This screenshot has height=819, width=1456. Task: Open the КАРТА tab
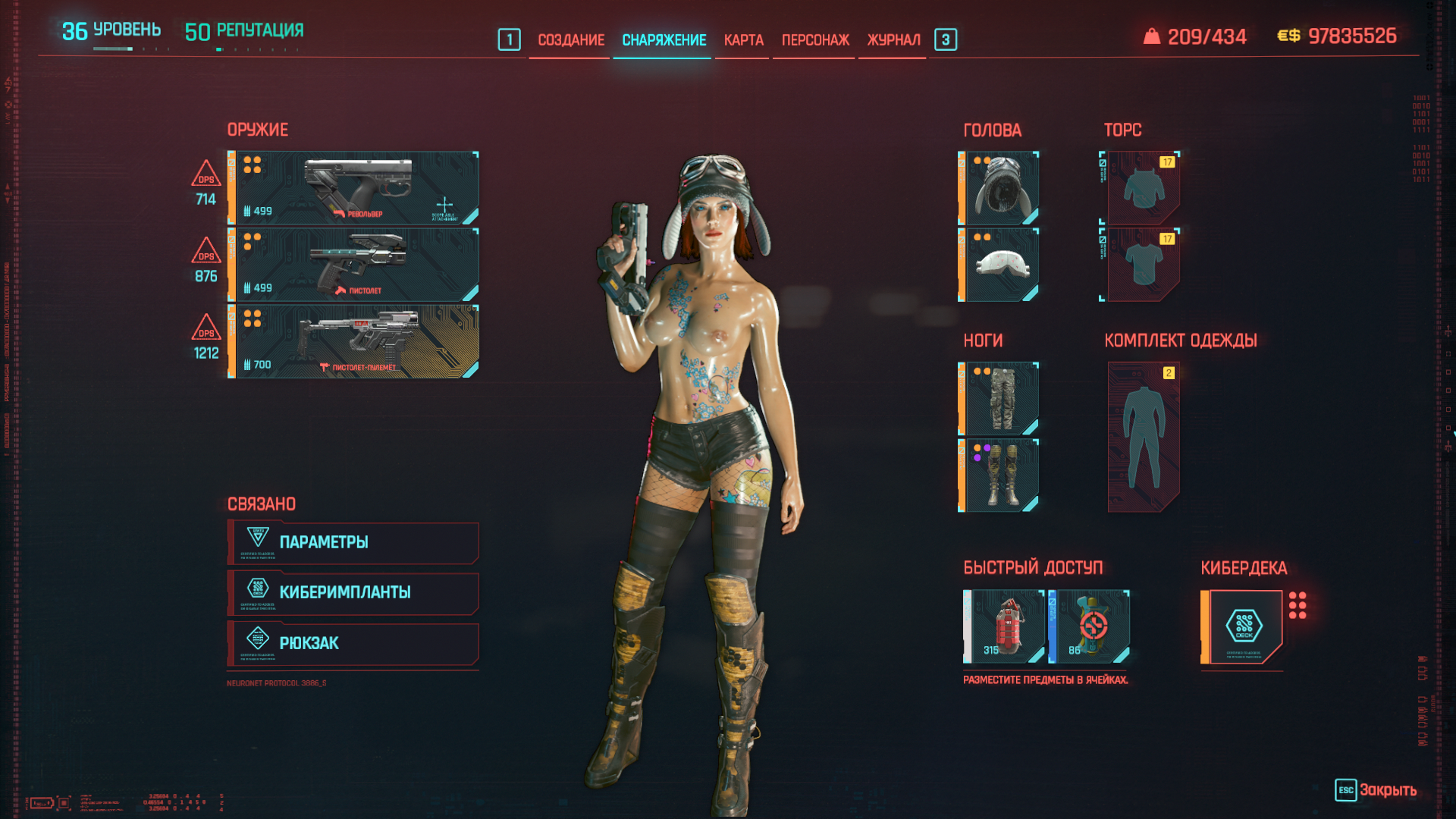(743, 40)
